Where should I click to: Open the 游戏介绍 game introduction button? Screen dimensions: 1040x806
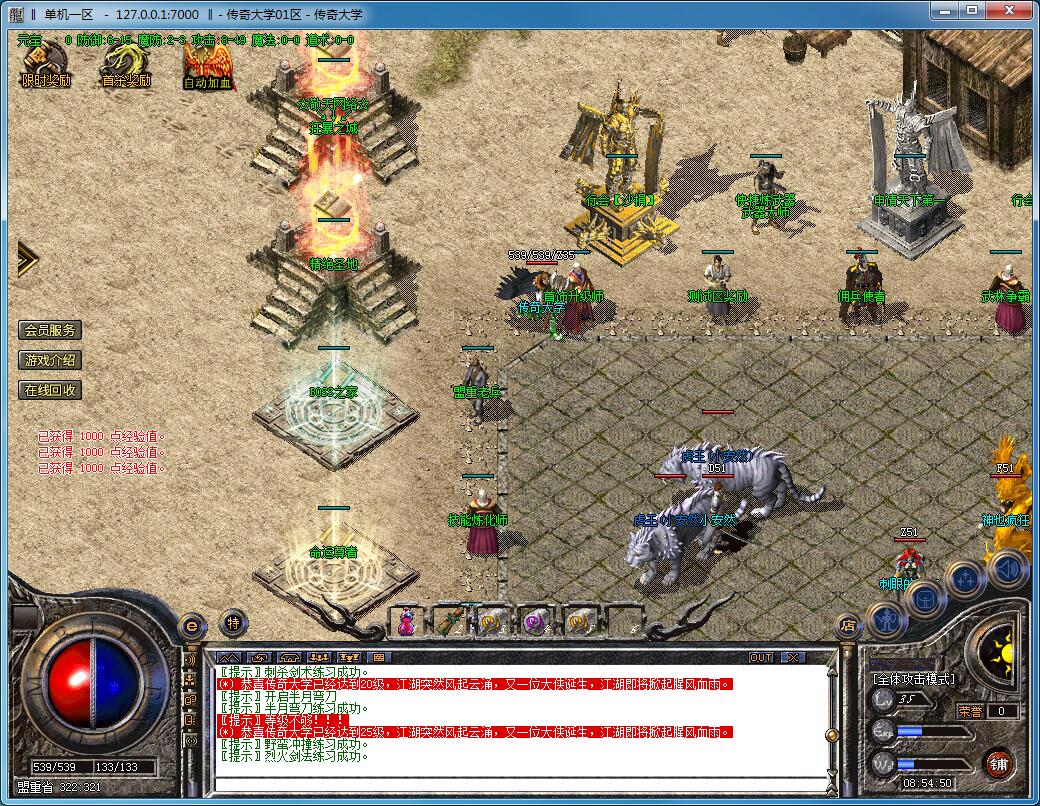coord(50,360)
